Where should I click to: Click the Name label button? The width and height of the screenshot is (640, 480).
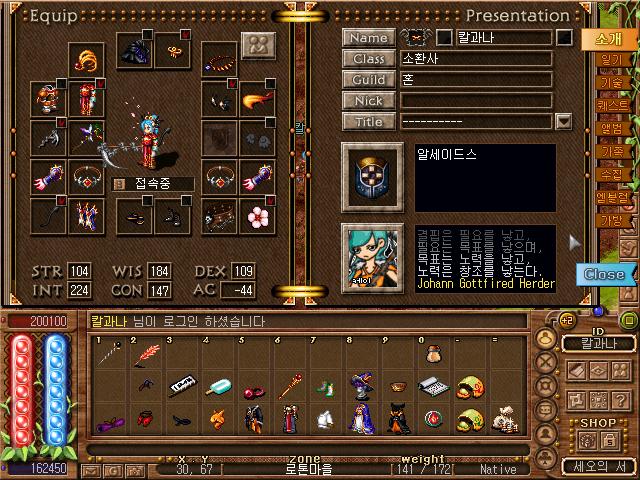(367, 38)
